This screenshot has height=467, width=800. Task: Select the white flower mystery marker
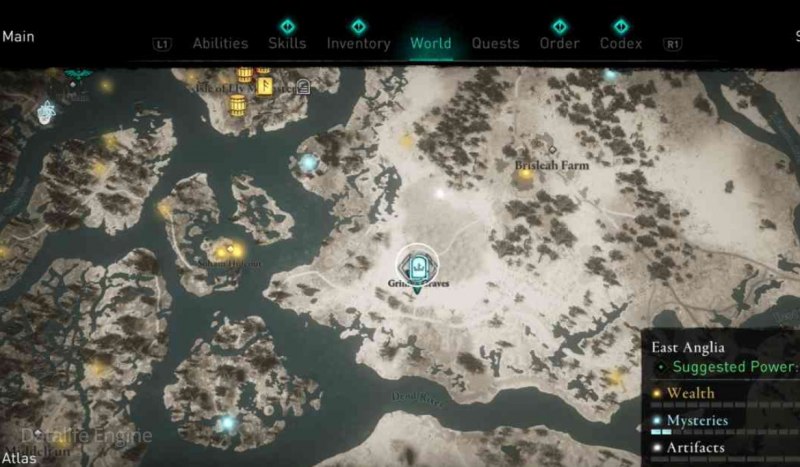(x=46, y=112)
